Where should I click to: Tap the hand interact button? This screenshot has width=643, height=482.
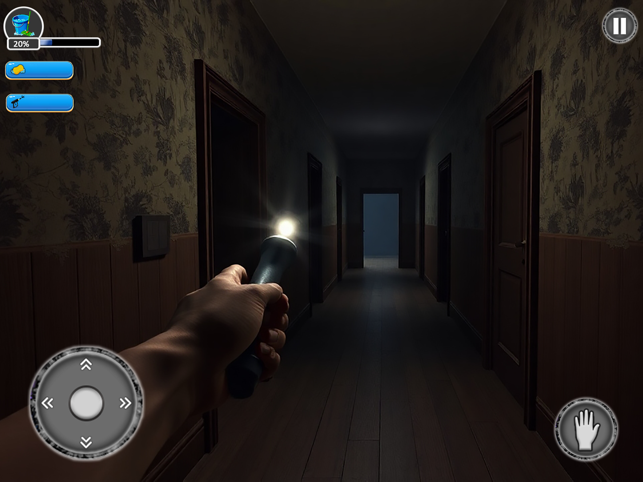point(584,430)
